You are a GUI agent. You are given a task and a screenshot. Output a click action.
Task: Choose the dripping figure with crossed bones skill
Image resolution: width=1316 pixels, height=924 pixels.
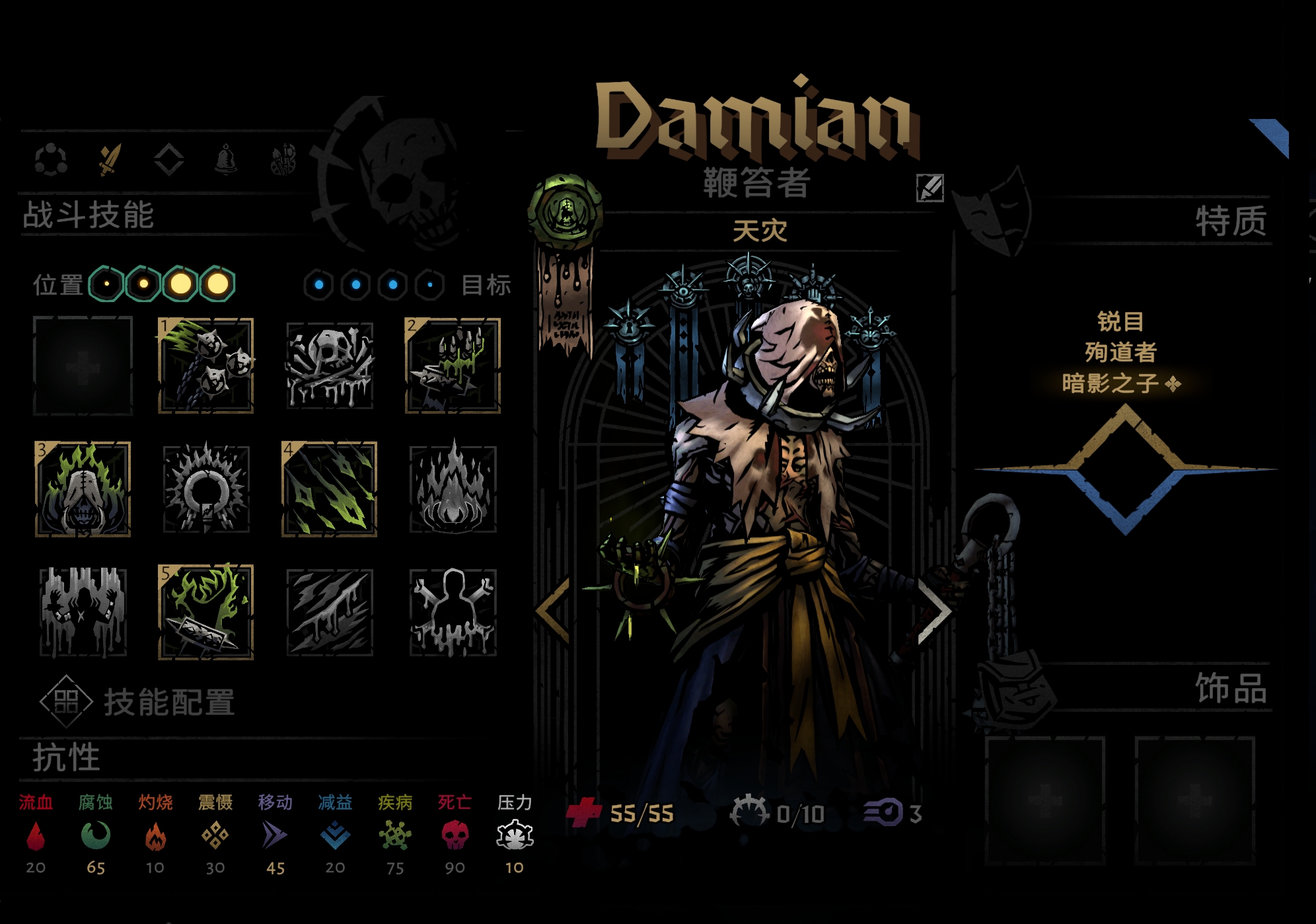point(453,612)
